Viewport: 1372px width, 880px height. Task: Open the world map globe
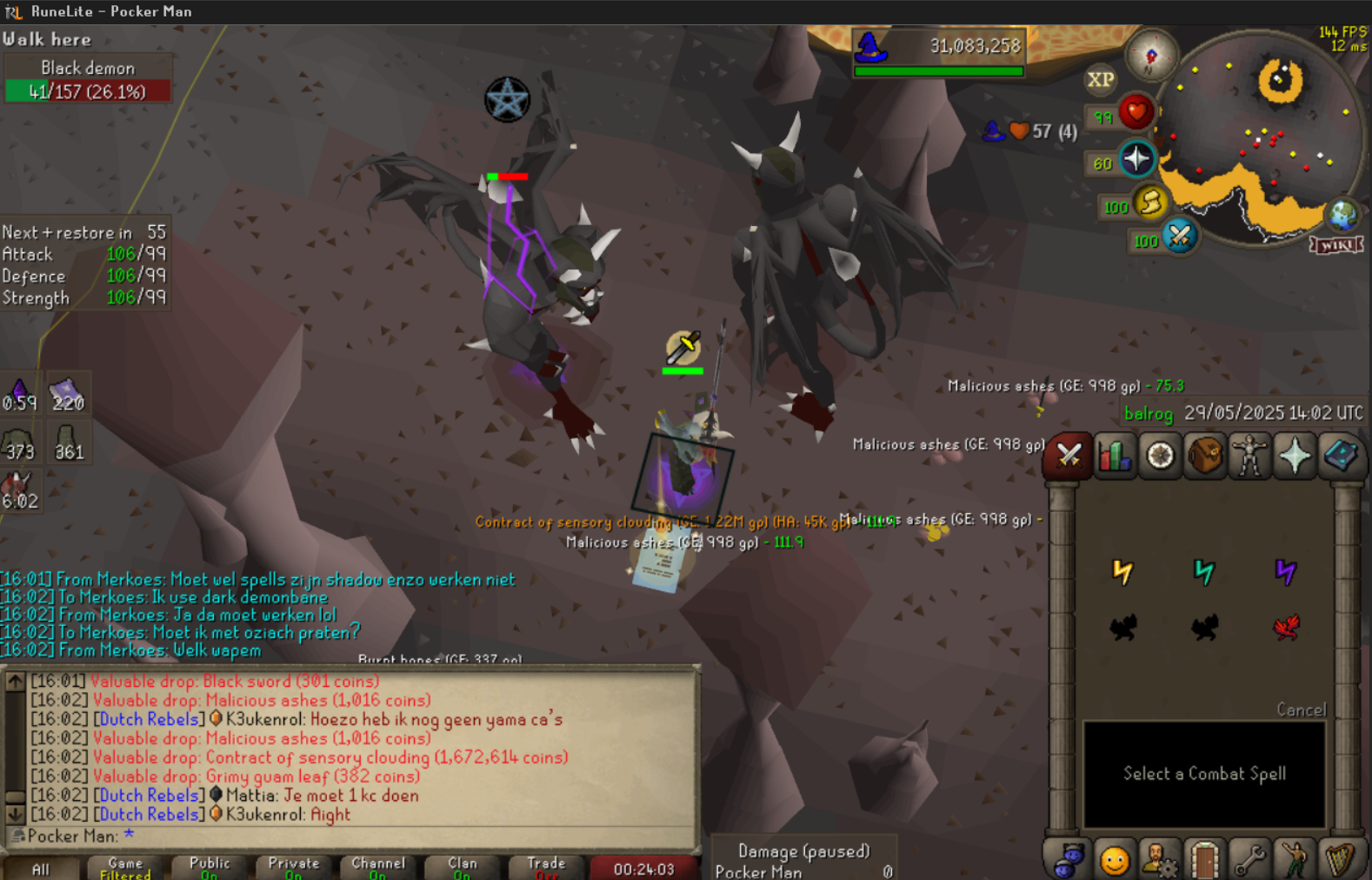pos(1342,214)
